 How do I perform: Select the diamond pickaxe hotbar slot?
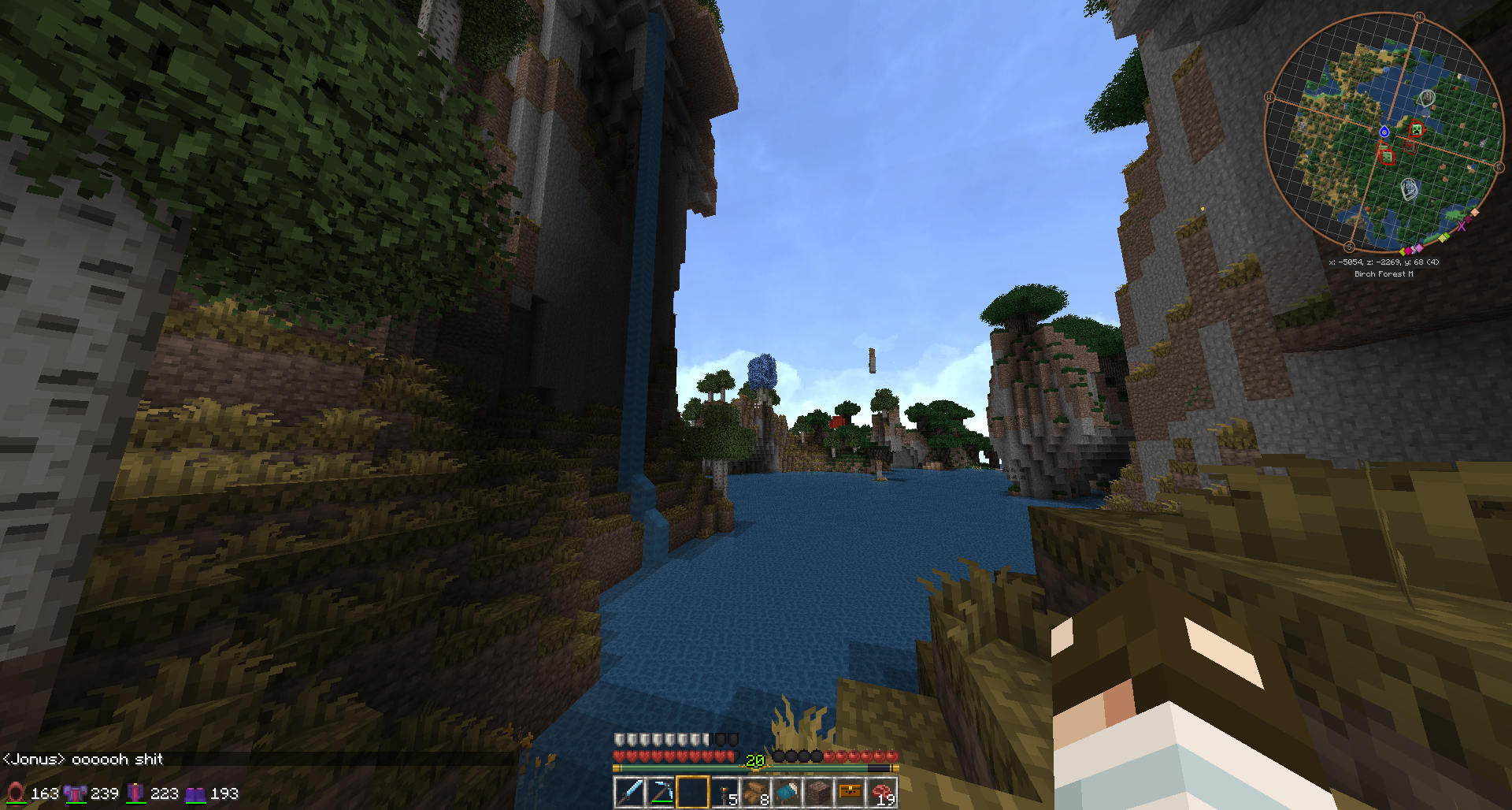tap(661, 792)
